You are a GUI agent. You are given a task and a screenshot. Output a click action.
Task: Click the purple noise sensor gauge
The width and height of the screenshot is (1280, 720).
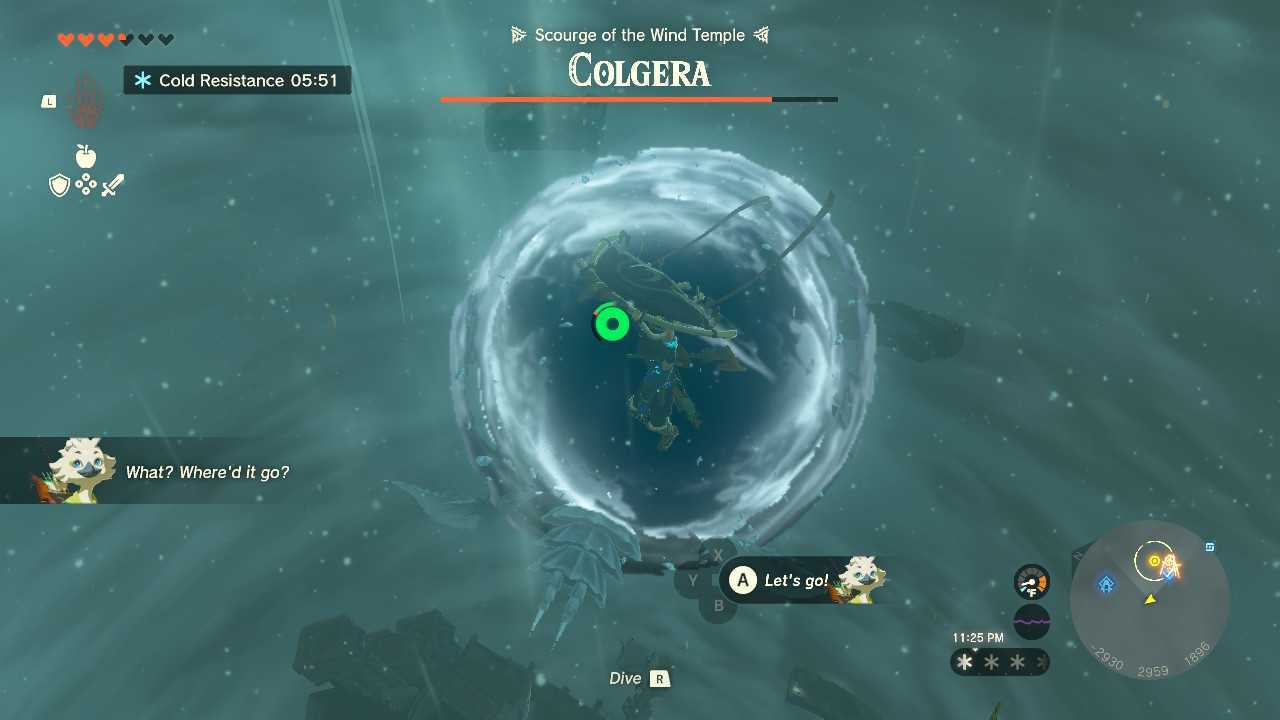pos(1031,621)
